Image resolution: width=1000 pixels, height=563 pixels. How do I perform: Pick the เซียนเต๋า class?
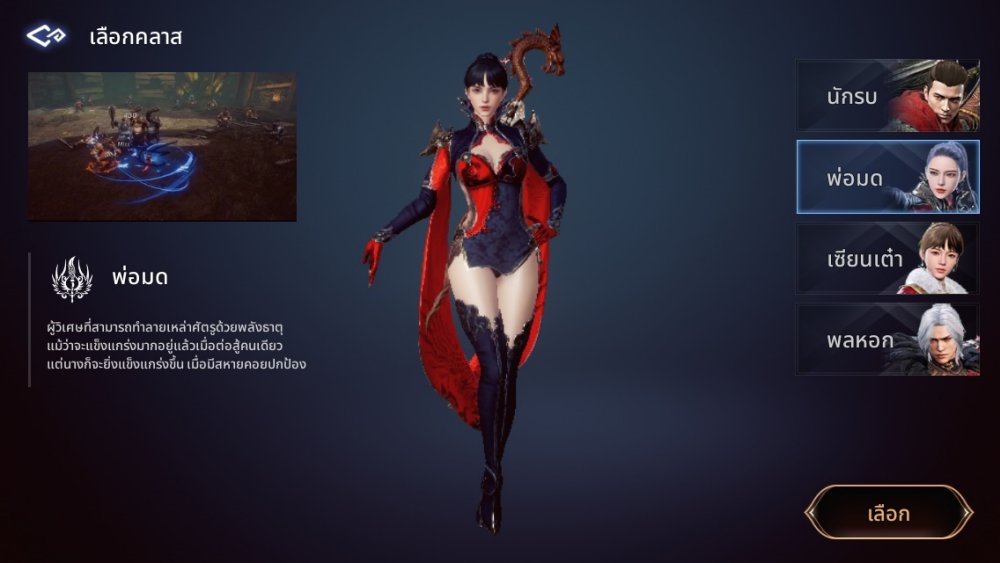887,258
